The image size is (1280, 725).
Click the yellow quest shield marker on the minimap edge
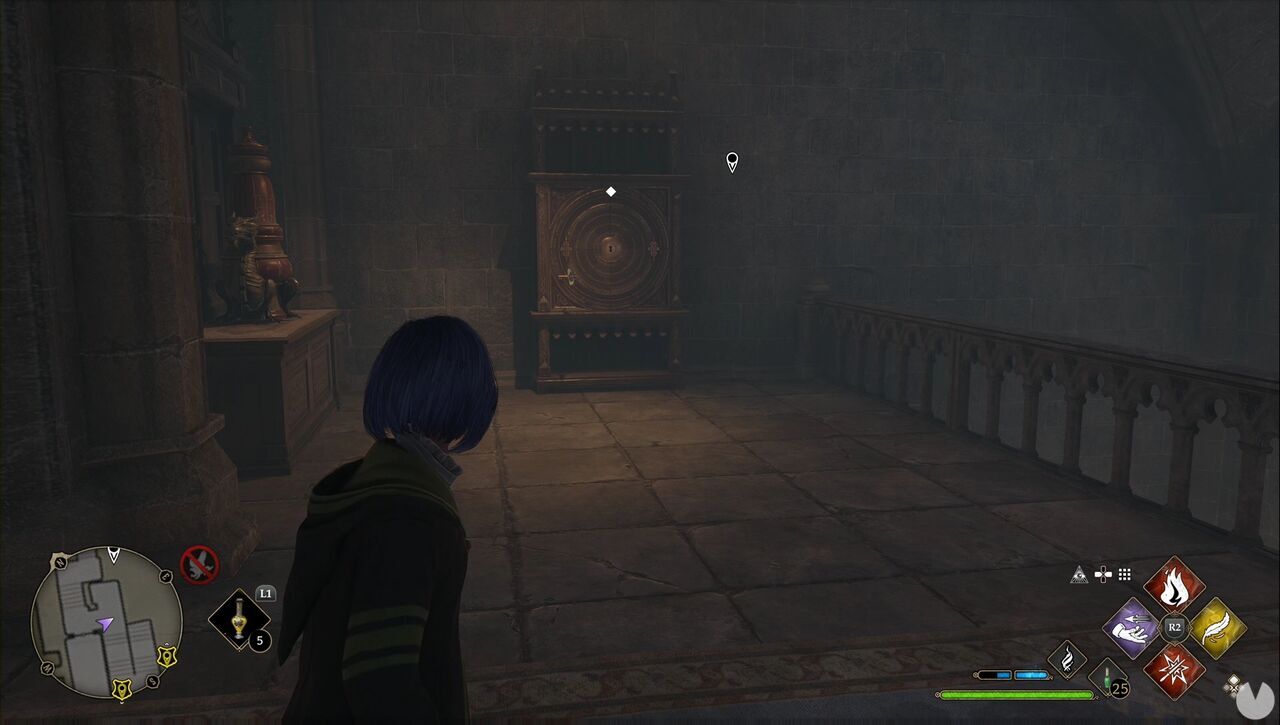click(x=167, y=657)
